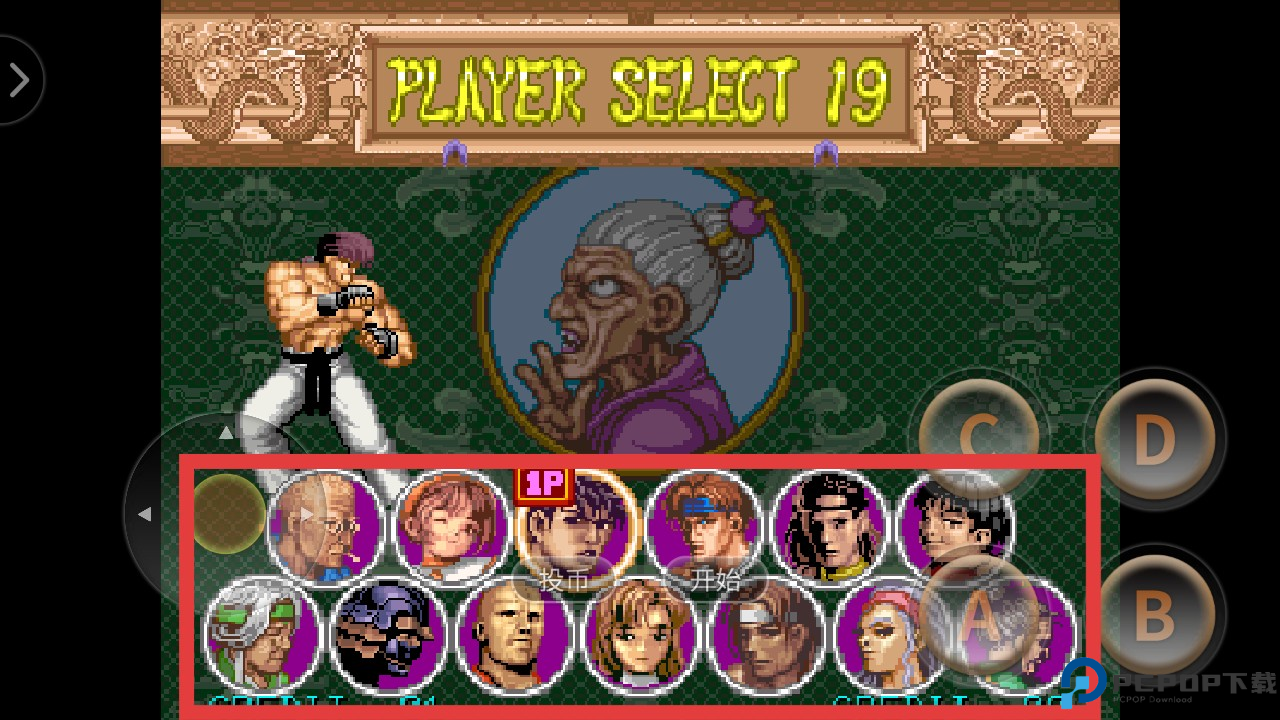Expand the emulator side menu arrow

click(x=19, y=80)
